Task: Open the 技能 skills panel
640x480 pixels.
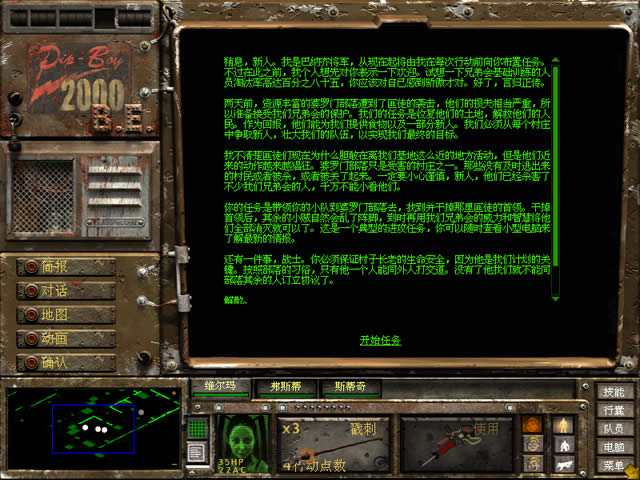Action: [x=614, y=392]
